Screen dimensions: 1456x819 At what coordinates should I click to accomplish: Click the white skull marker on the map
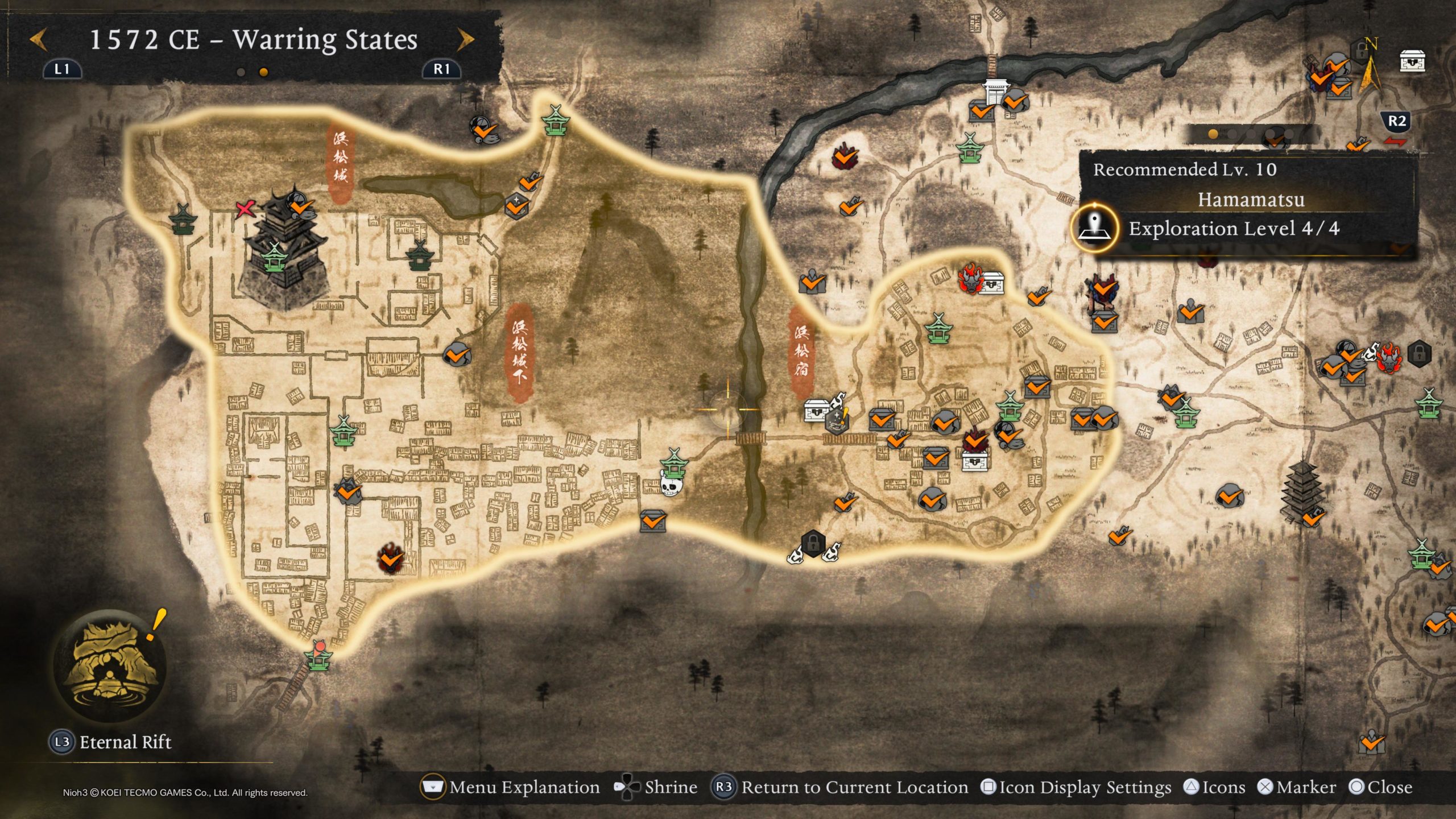coord(671,486)
